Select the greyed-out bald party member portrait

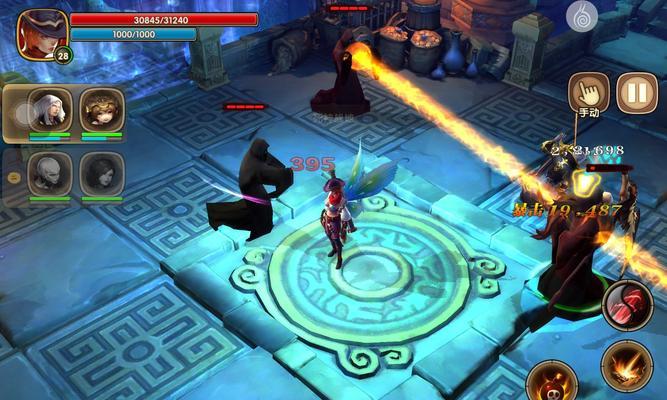(x=49, y=172)
